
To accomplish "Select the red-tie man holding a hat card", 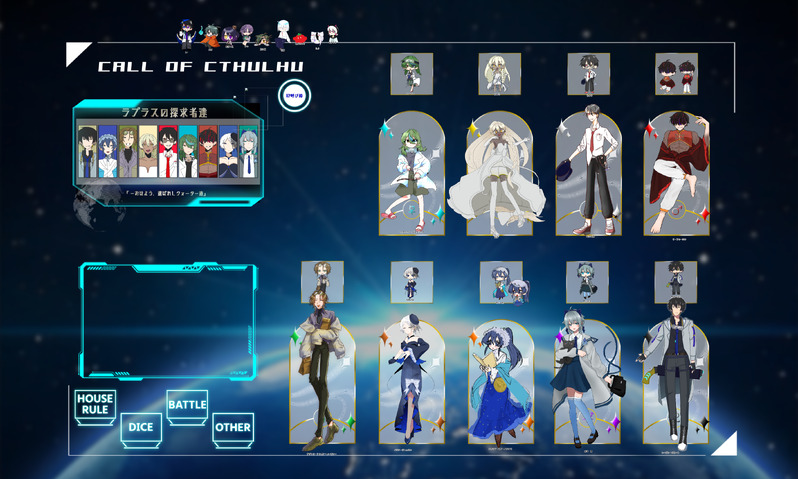I will tap(589, 175).
